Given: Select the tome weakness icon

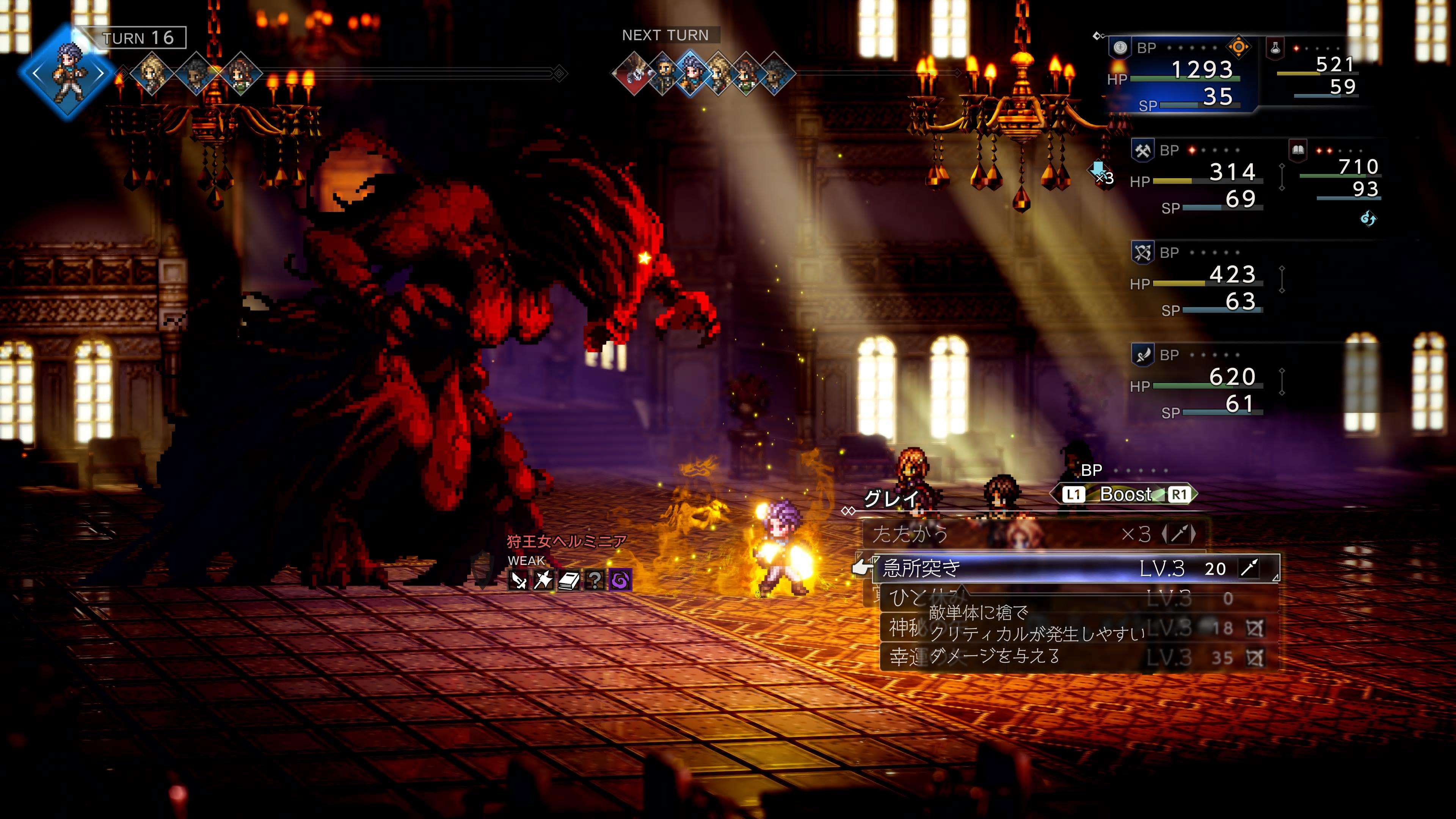Looking at the screenshot, I should point(569,580).
